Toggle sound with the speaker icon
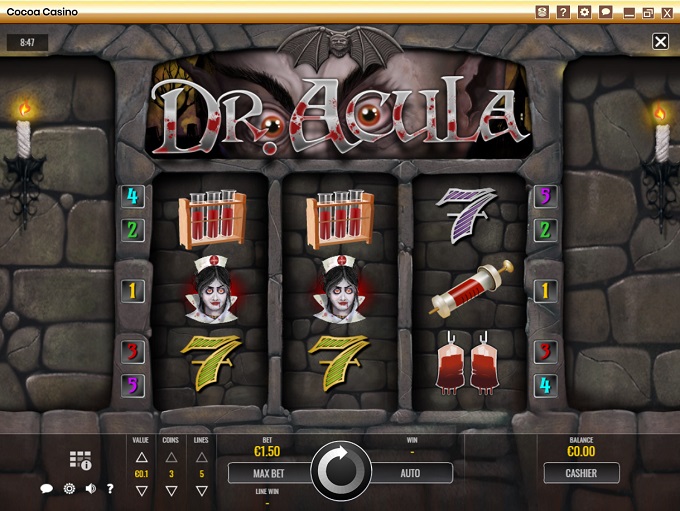 click(x=90, y=489)
